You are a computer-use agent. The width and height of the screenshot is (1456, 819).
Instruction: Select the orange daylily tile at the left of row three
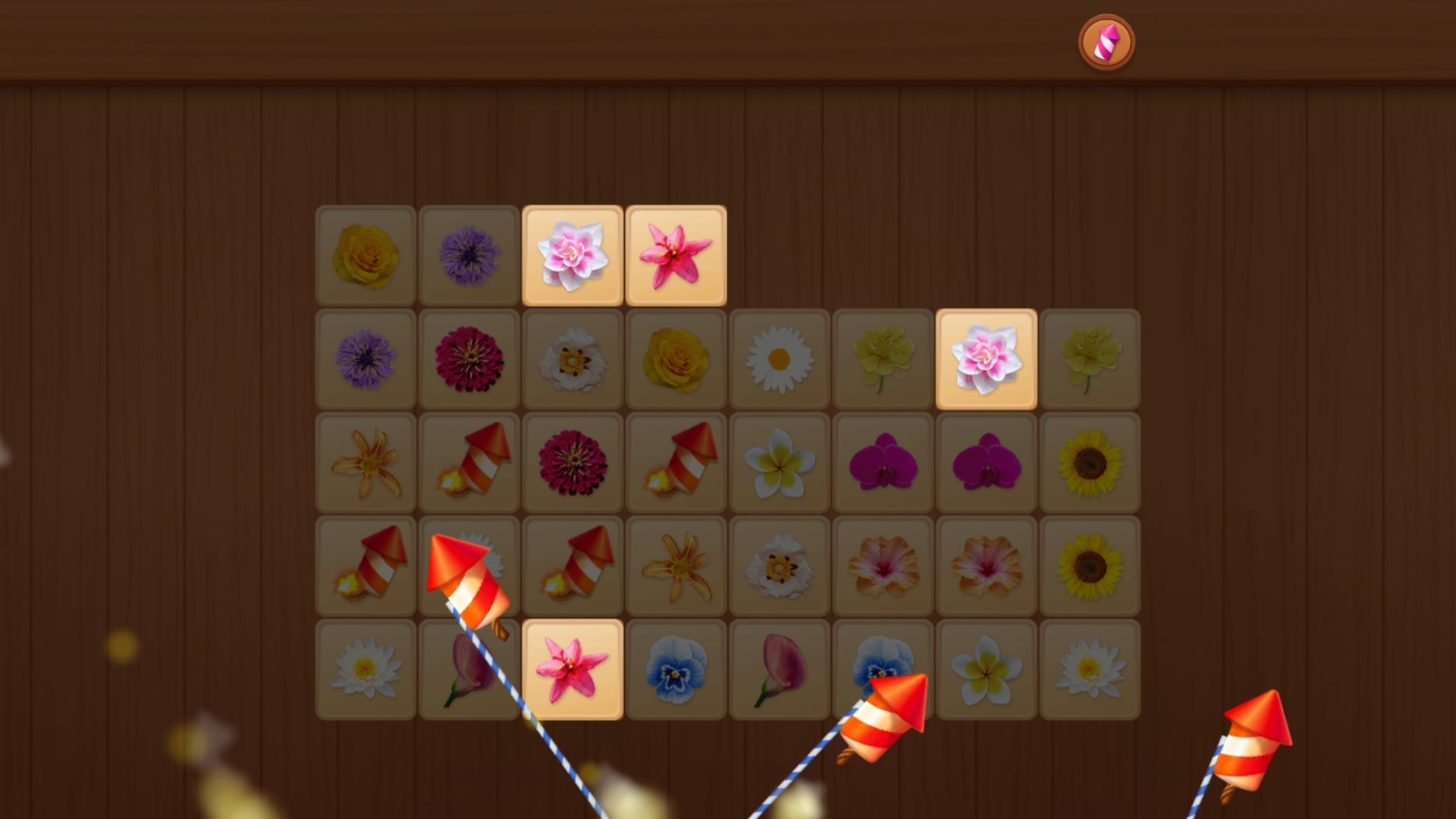pos(366,462)
